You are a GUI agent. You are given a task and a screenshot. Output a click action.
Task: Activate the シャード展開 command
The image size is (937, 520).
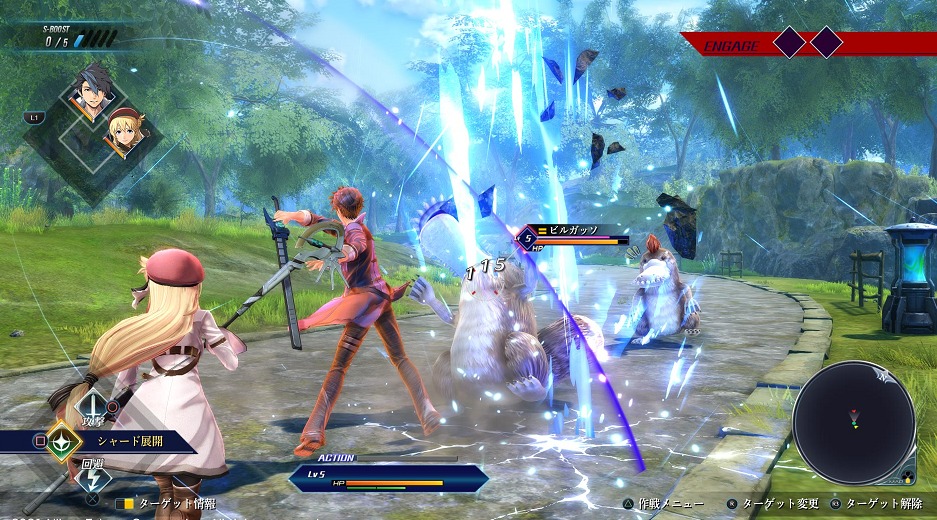click(130, 440)
